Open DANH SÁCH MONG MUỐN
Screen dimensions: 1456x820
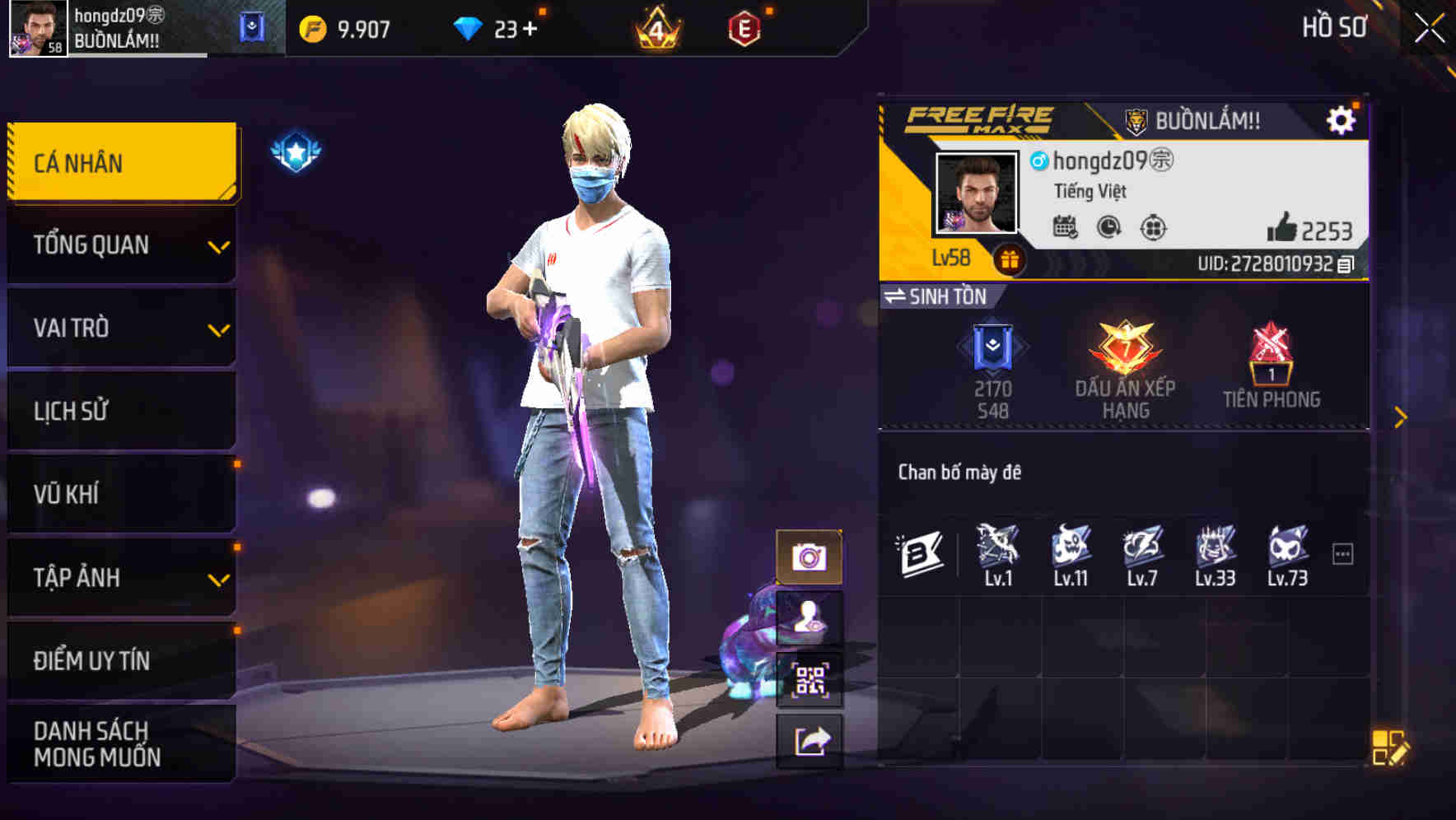pos(120,743)
